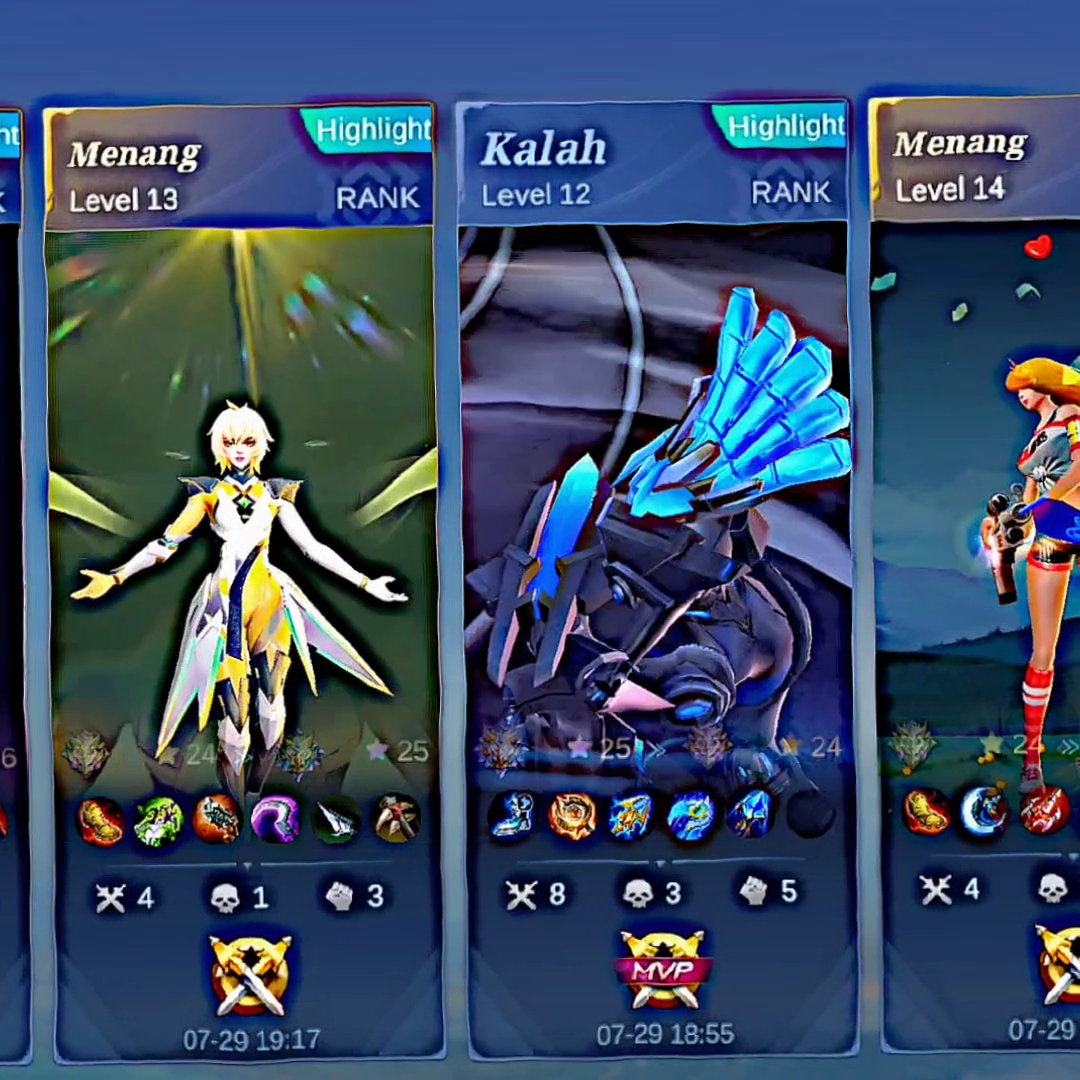
Task: Select the orange circular emblem item icon
Action: pos(572,815)
